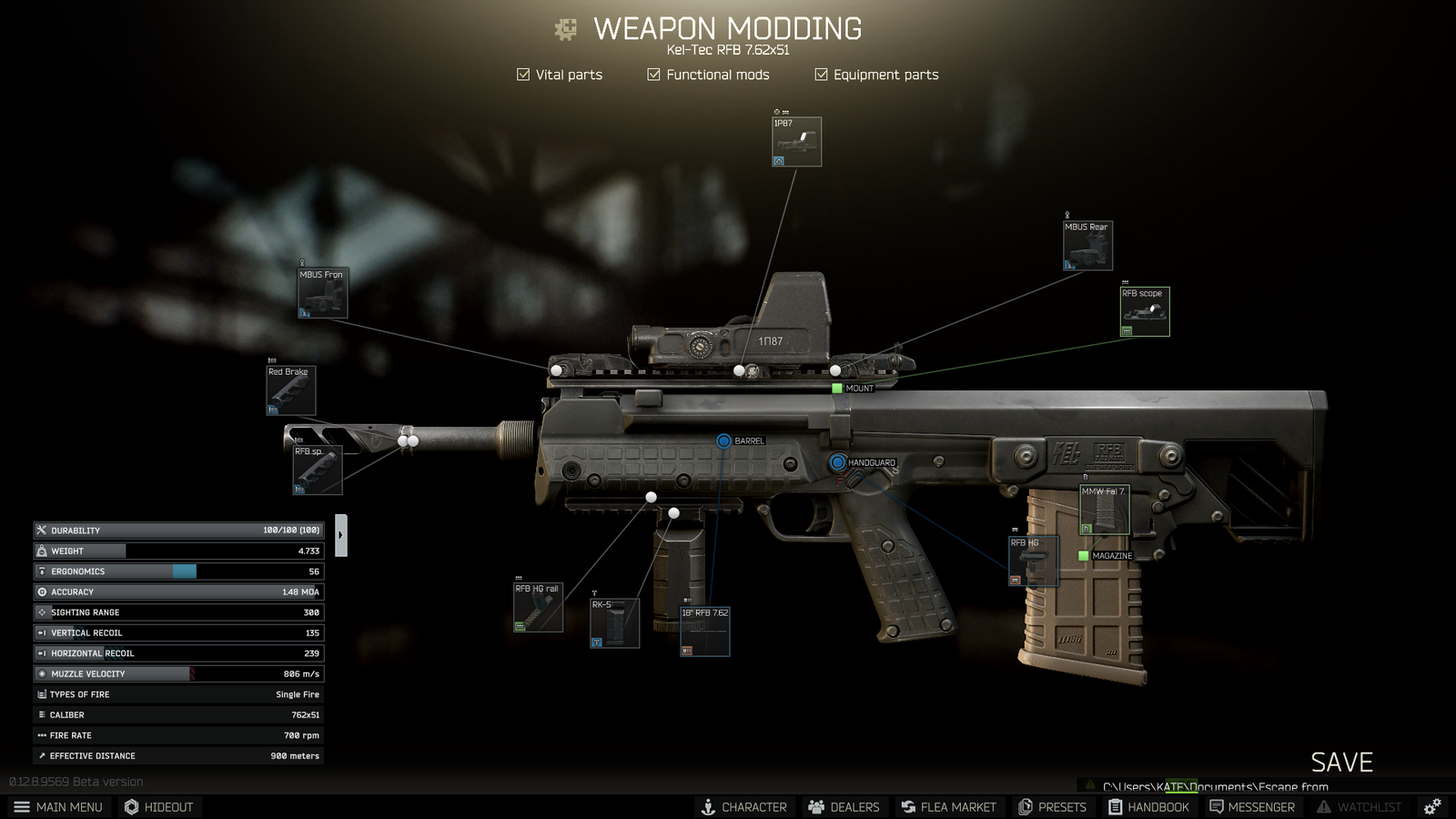Click the Handbook icon on the bottom bar
The image size is (1456, 819).
(x=1114, y=806)
